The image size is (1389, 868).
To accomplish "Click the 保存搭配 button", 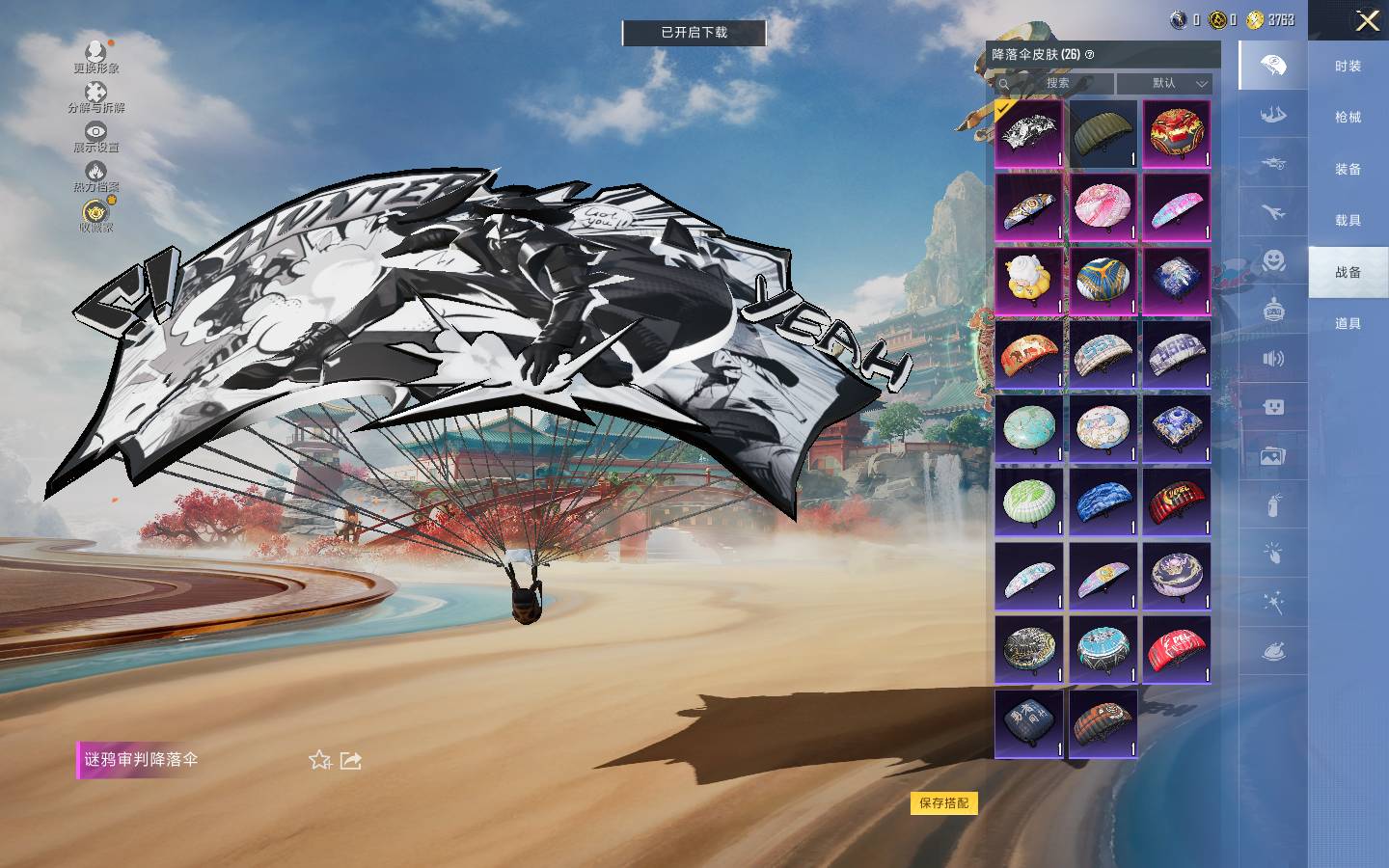I will 943,802.
